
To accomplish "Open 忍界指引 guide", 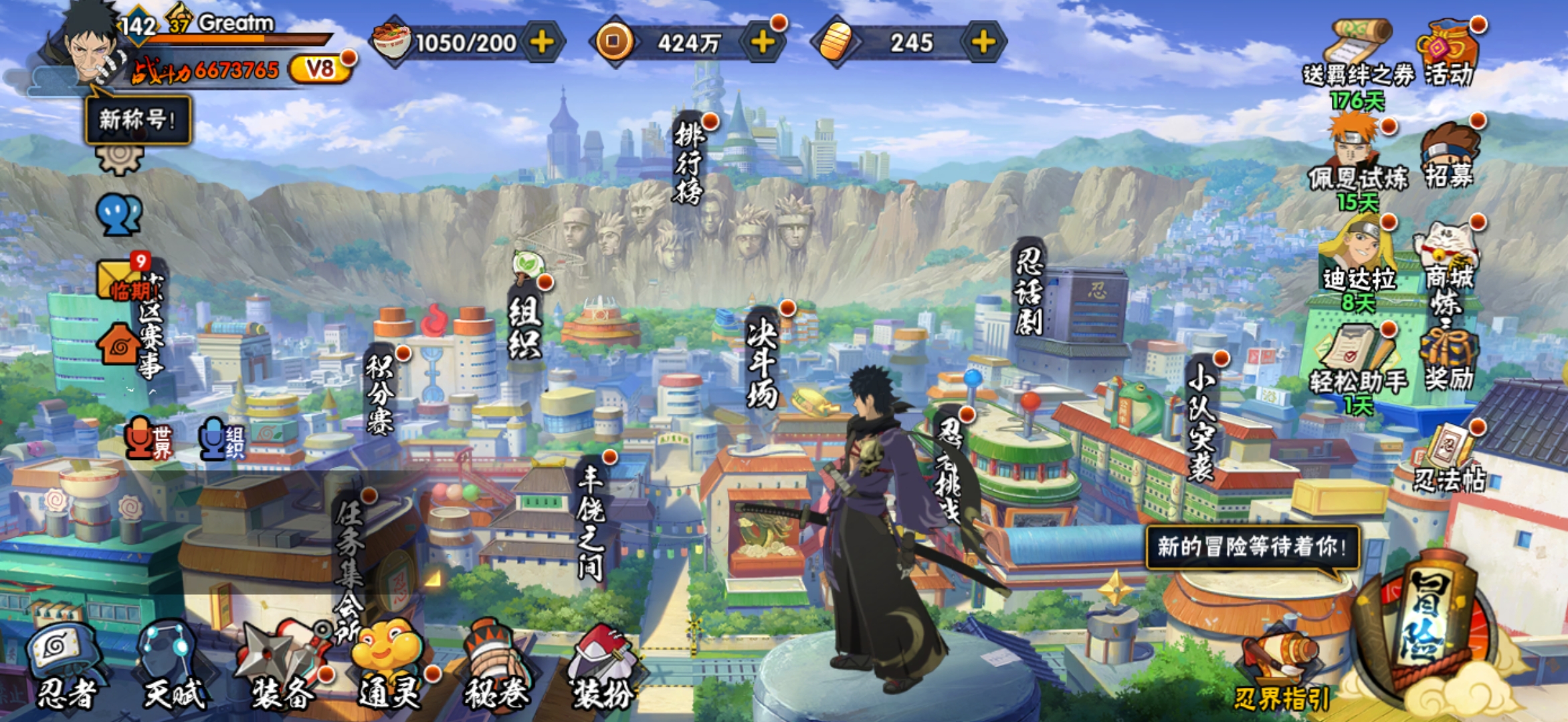I will (x=1281, y=669).
